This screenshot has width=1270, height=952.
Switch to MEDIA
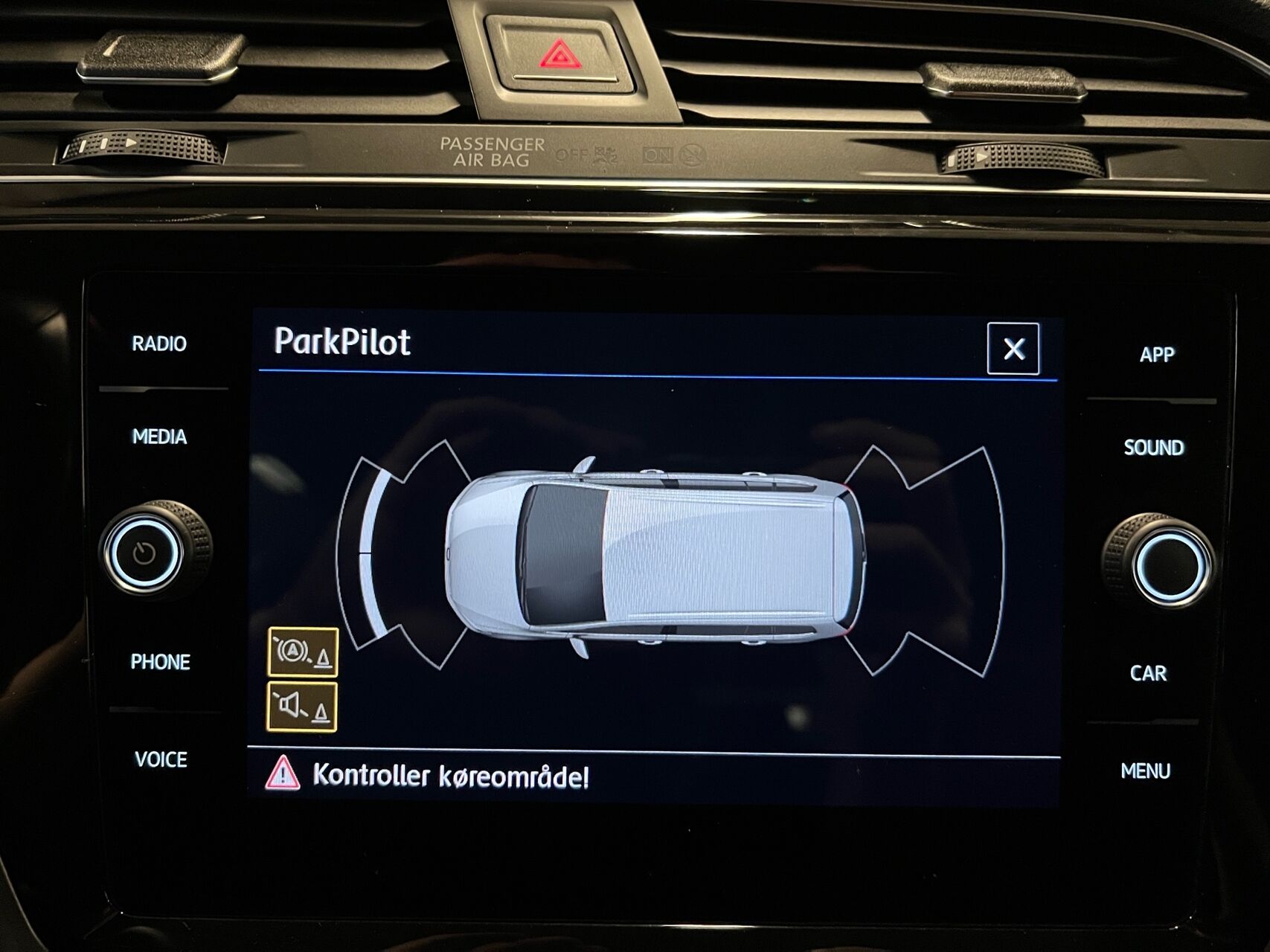(x=159, y=437)
